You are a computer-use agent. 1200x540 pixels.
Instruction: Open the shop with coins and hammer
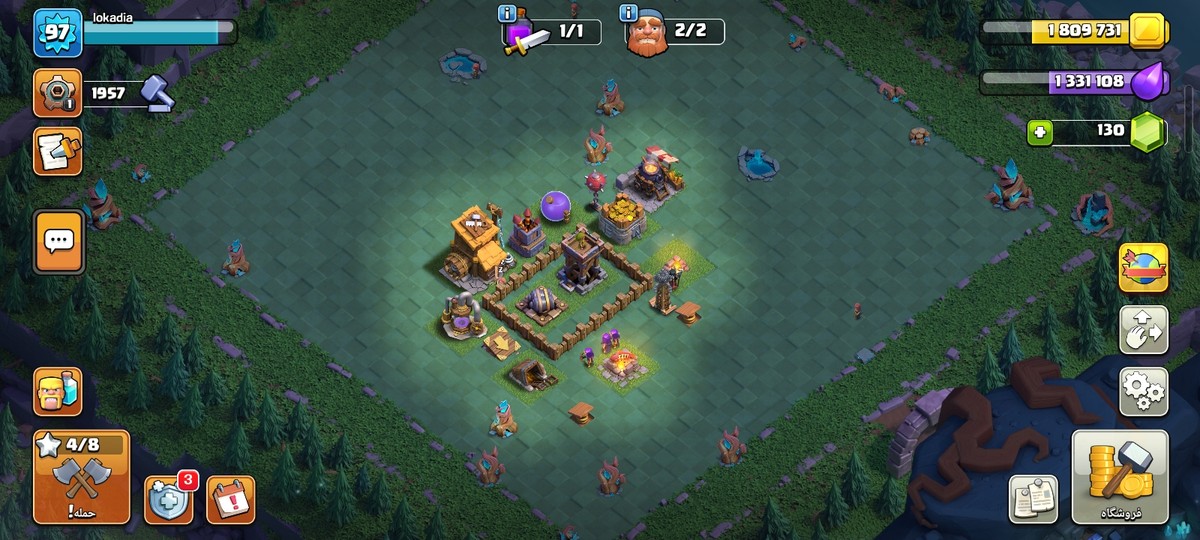[1120, 477]
